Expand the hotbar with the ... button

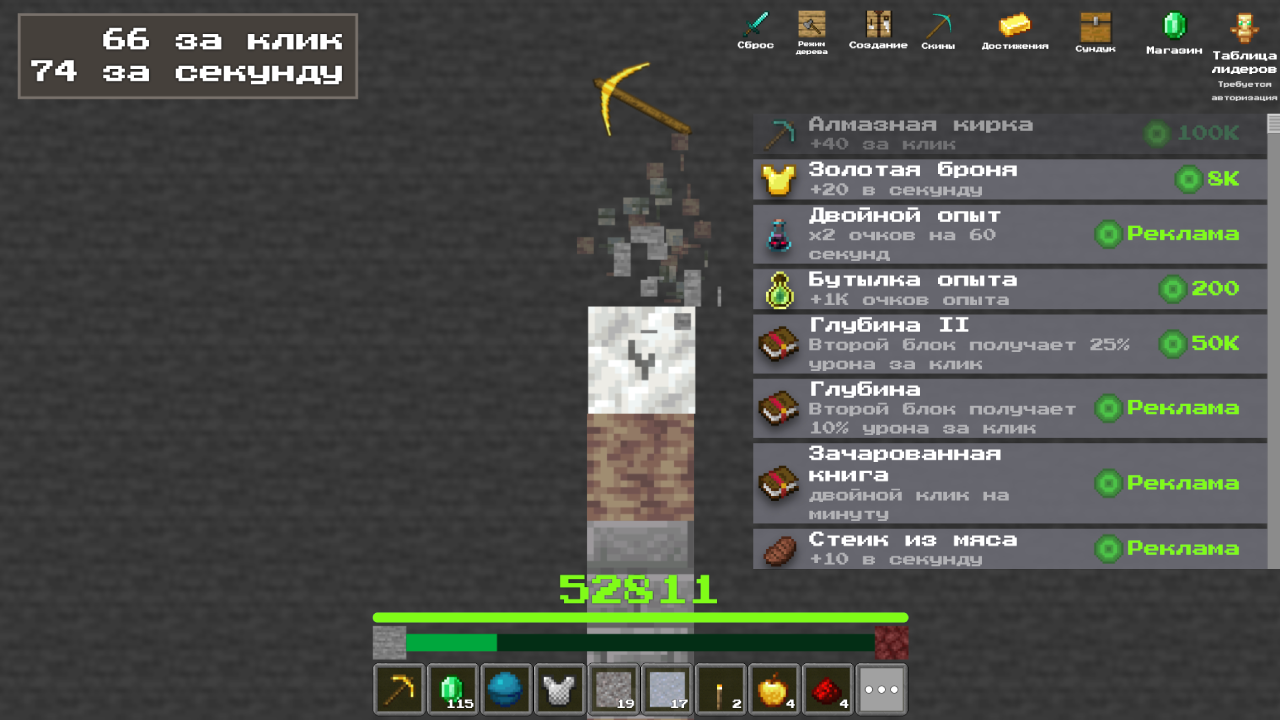click(879, 689)
